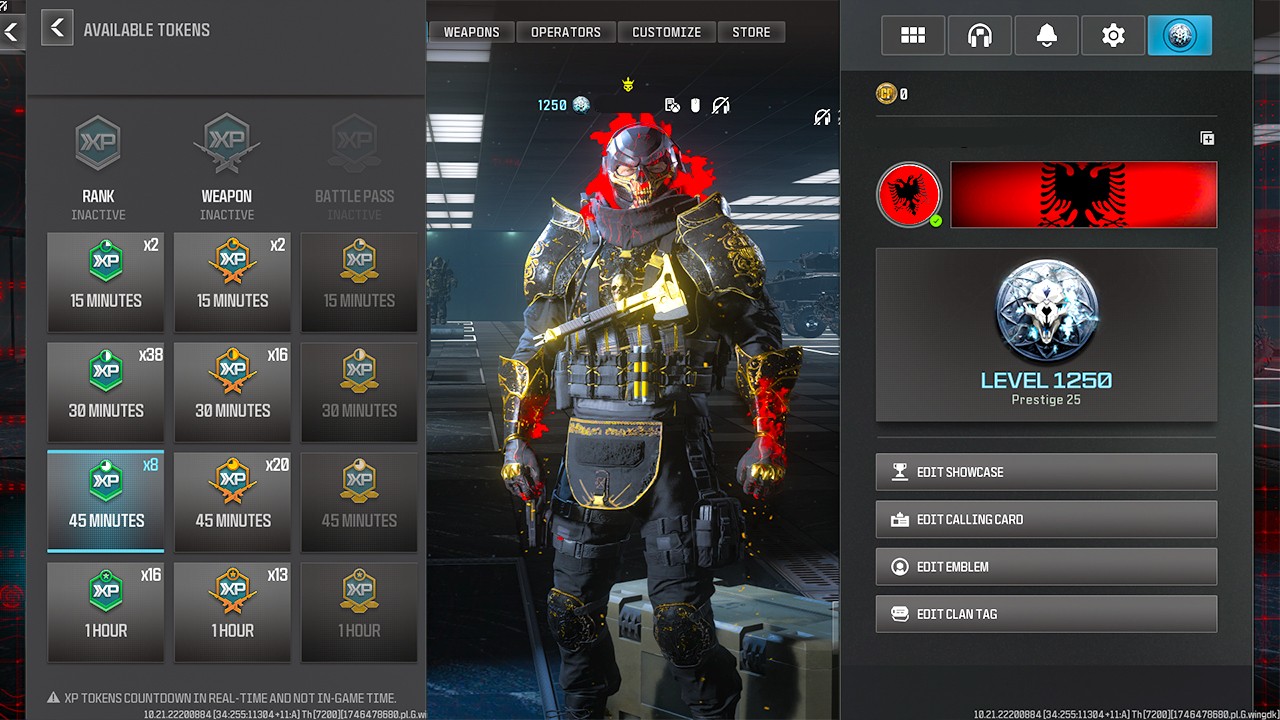1280x720 pixels.
Task: Open the STORE tab
Action: (752, 31)
